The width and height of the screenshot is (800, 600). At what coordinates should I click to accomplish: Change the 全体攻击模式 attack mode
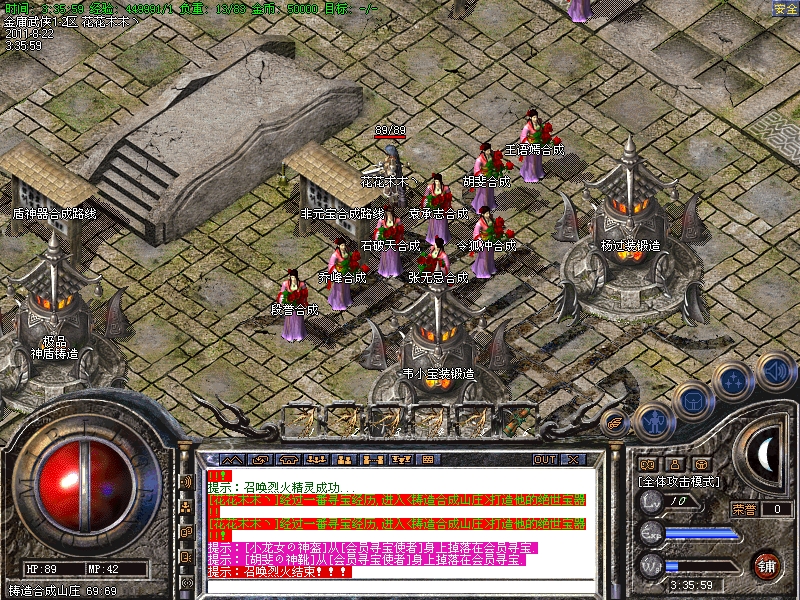click(681, 481)
